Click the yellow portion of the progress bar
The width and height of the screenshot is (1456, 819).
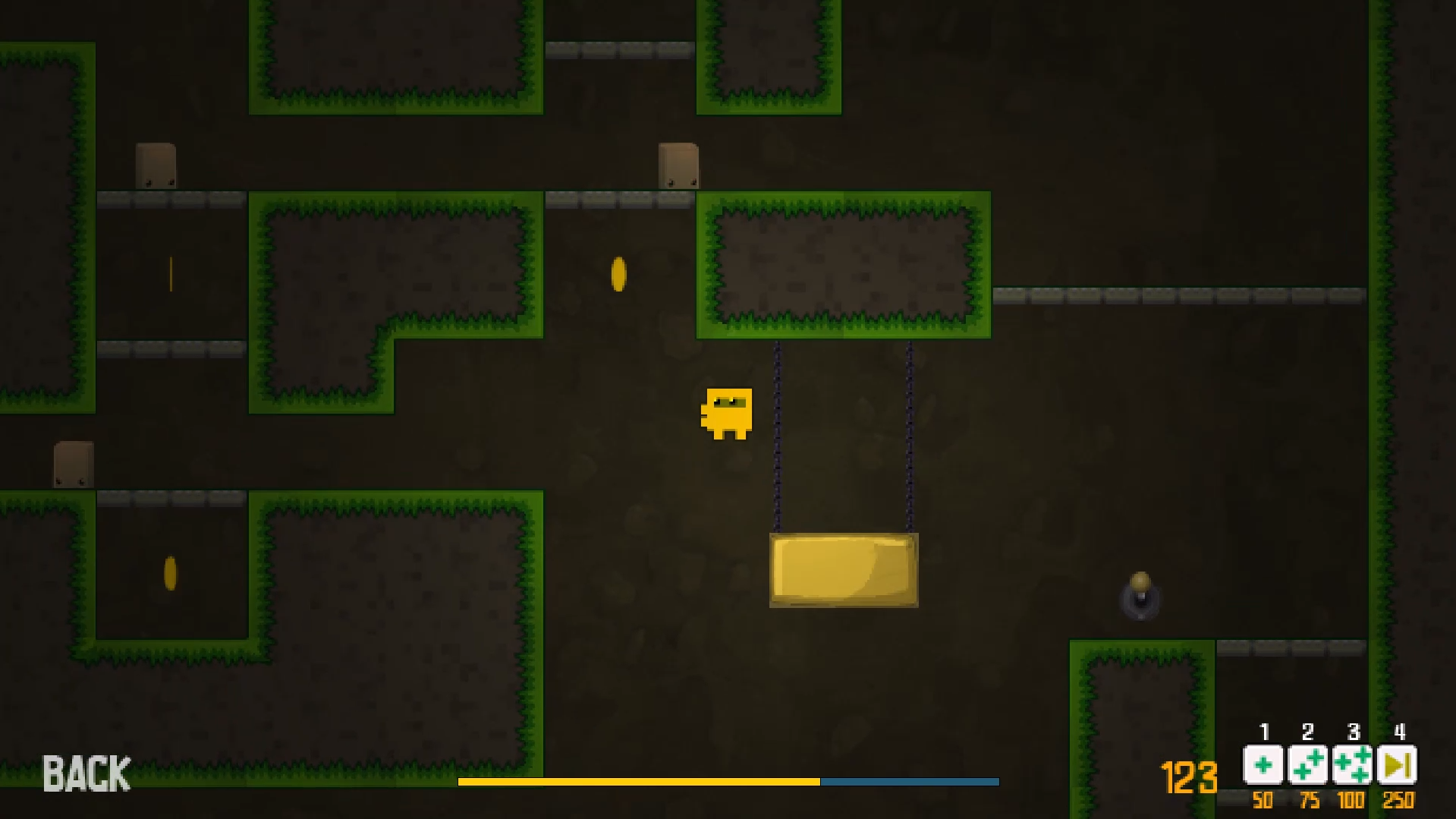[x=637, y=780]
